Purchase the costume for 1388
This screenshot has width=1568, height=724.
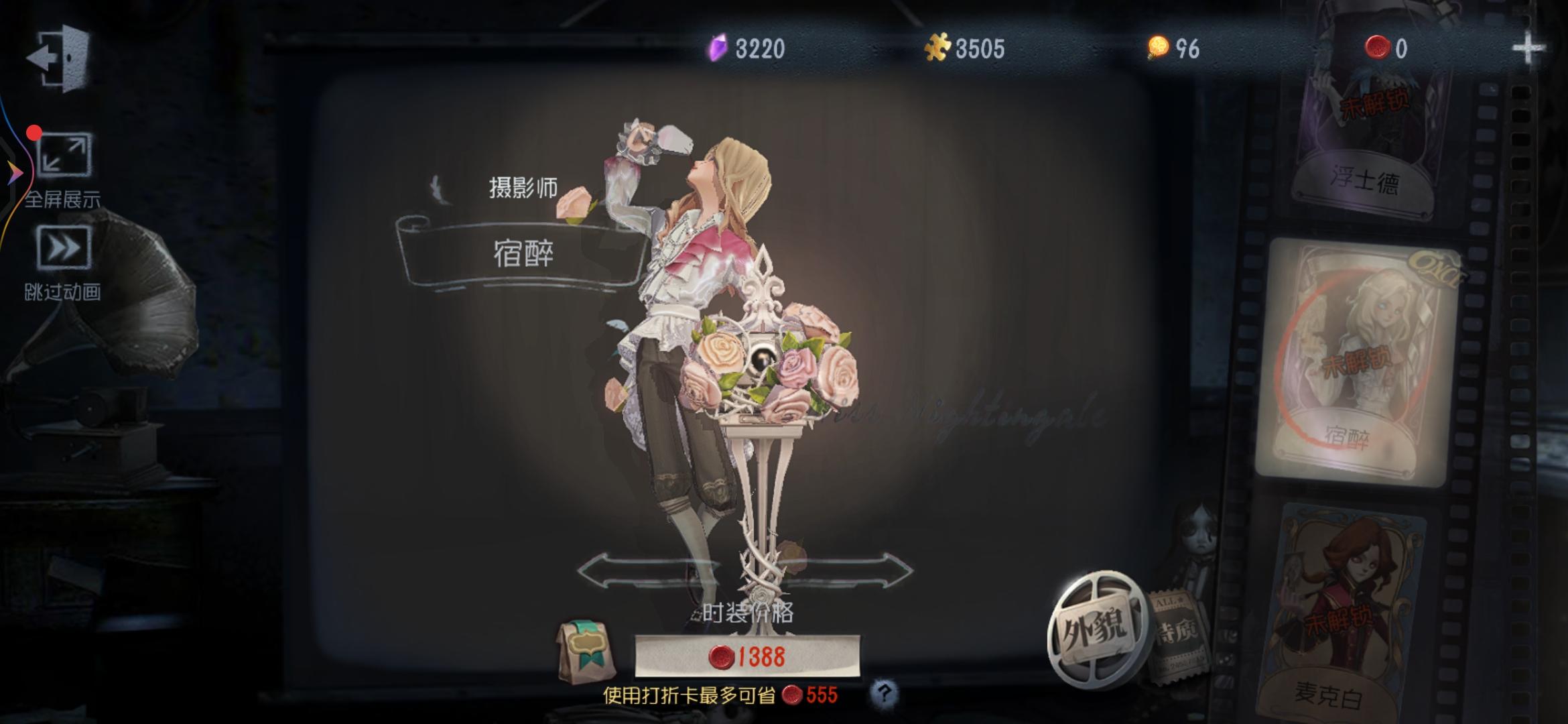[750, 656]
